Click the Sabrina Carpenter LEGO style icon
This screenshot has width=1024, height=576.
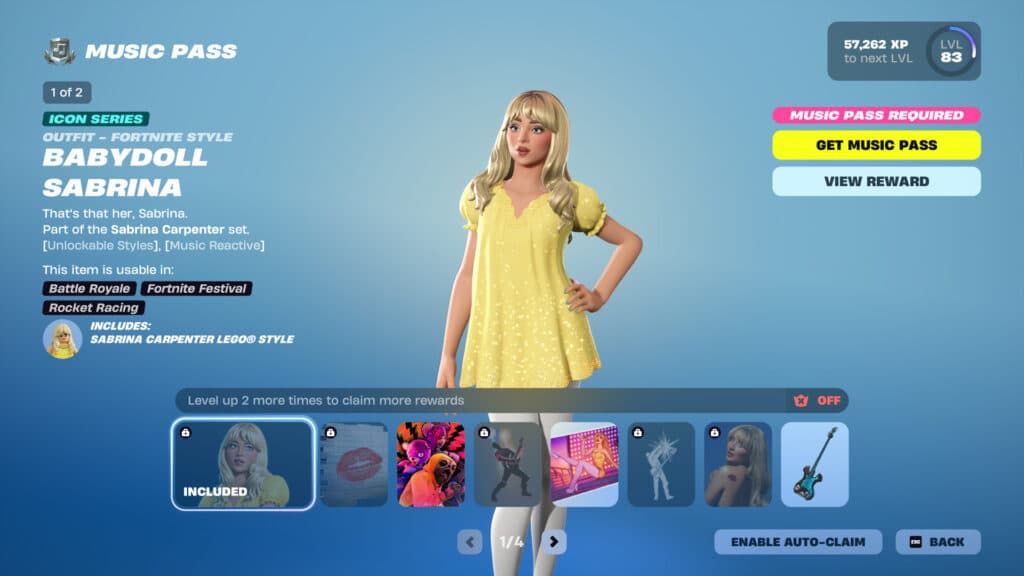coord(62,339)
